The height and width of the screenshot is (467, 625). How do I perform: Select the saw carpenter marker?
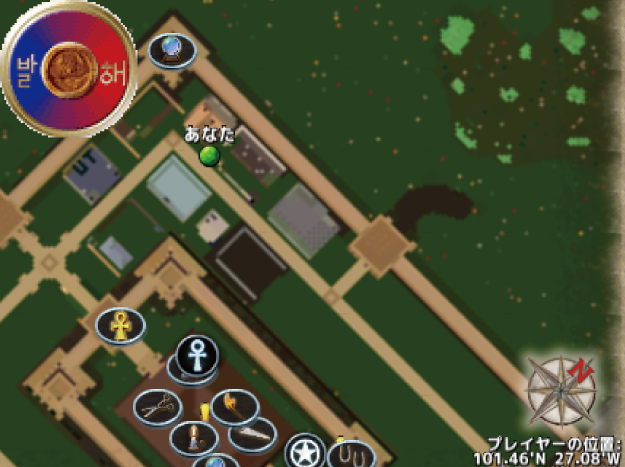pyautogui.click(x=252, y=434)
